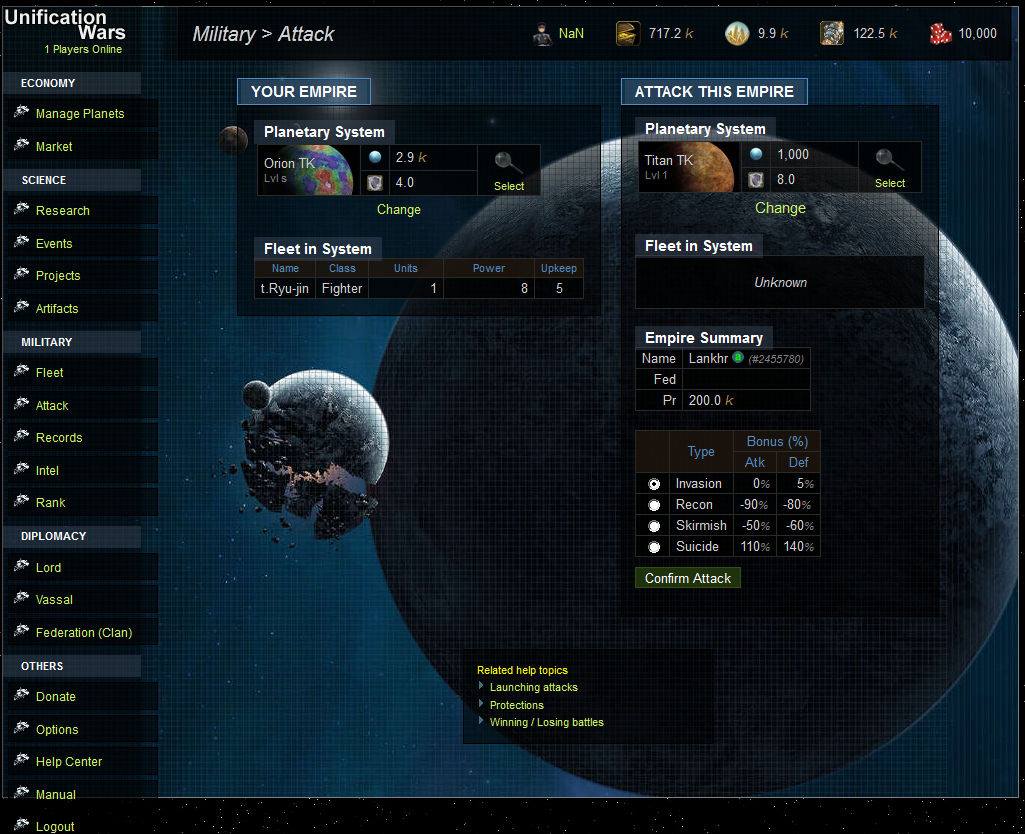Change your empire's Orion TK planet
This screenshot has width=1025, height=834.
tap(399, 210)
